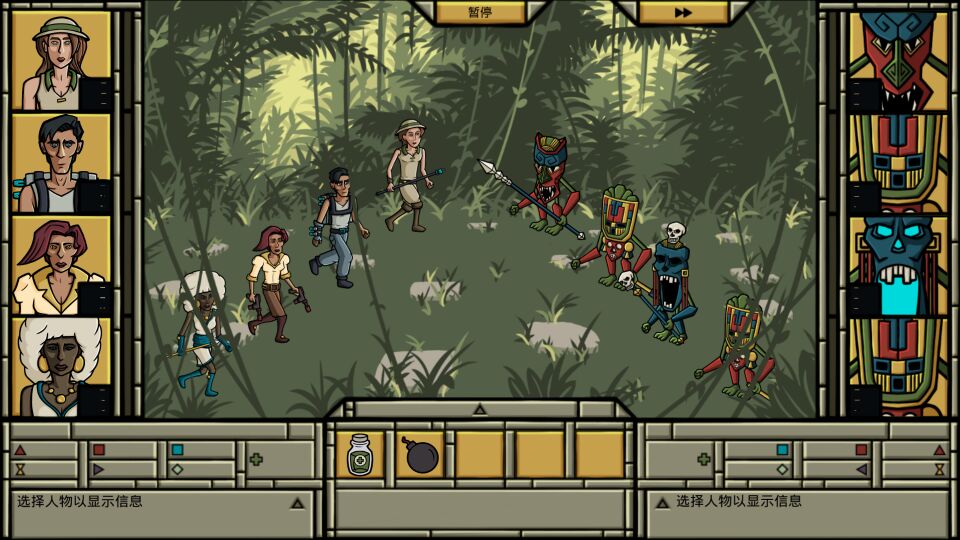Image resolution: width=960 pixels, height=540 pixels.
Task: Expand the inventory panel with the top arrow
Action: pos(480,408)
